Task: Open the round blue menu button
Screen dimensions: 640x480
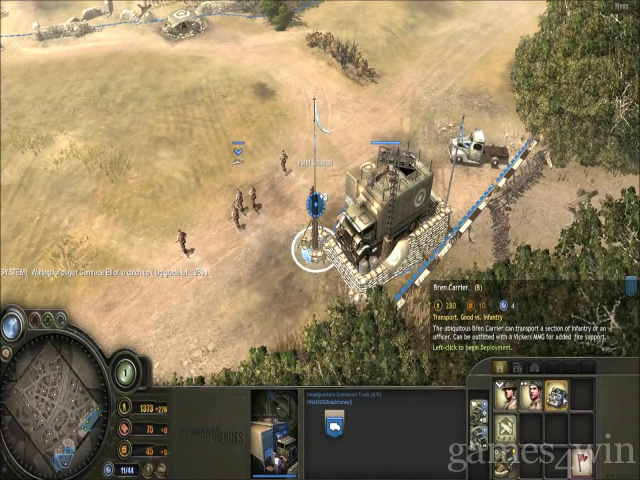Action: point(12,326)
